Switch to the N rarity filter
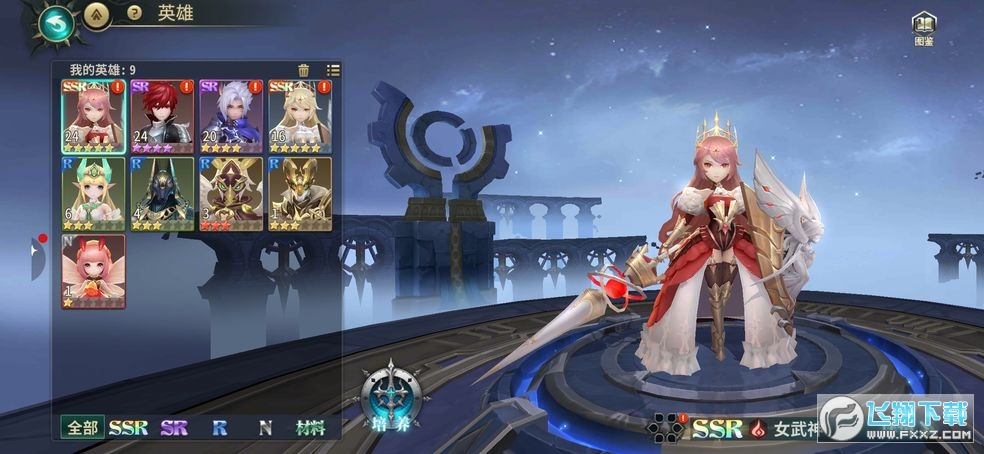984x454 pixels. pos(265,428)
